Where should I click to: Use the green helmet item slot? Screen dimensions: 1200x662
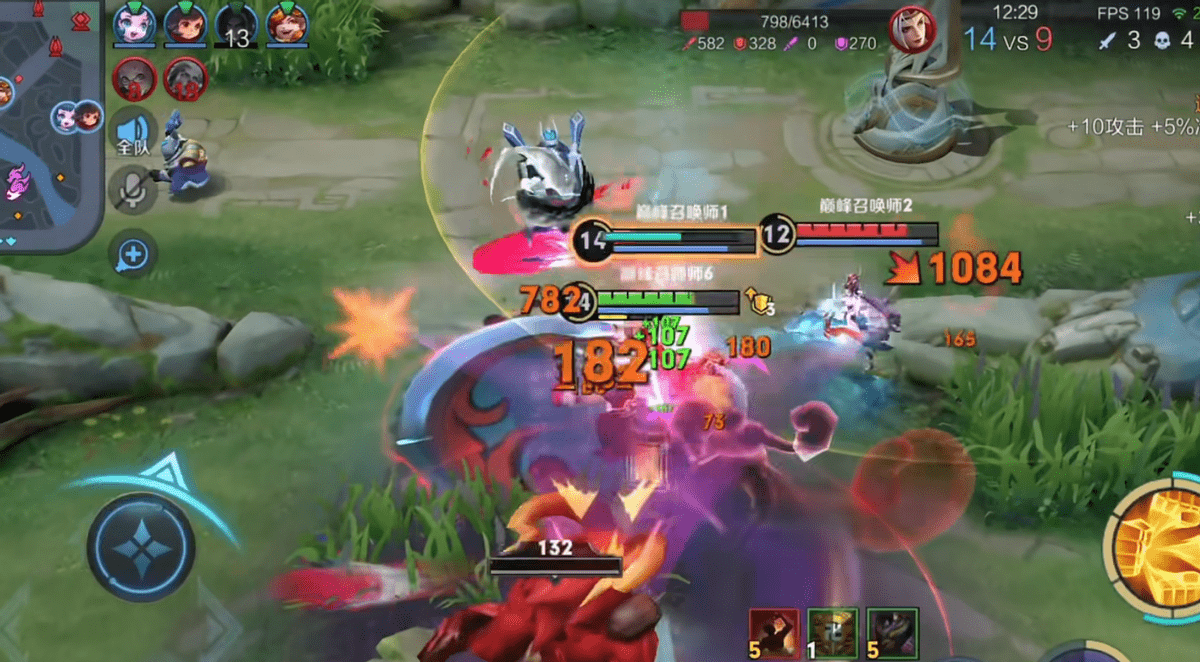pos(833,633)
